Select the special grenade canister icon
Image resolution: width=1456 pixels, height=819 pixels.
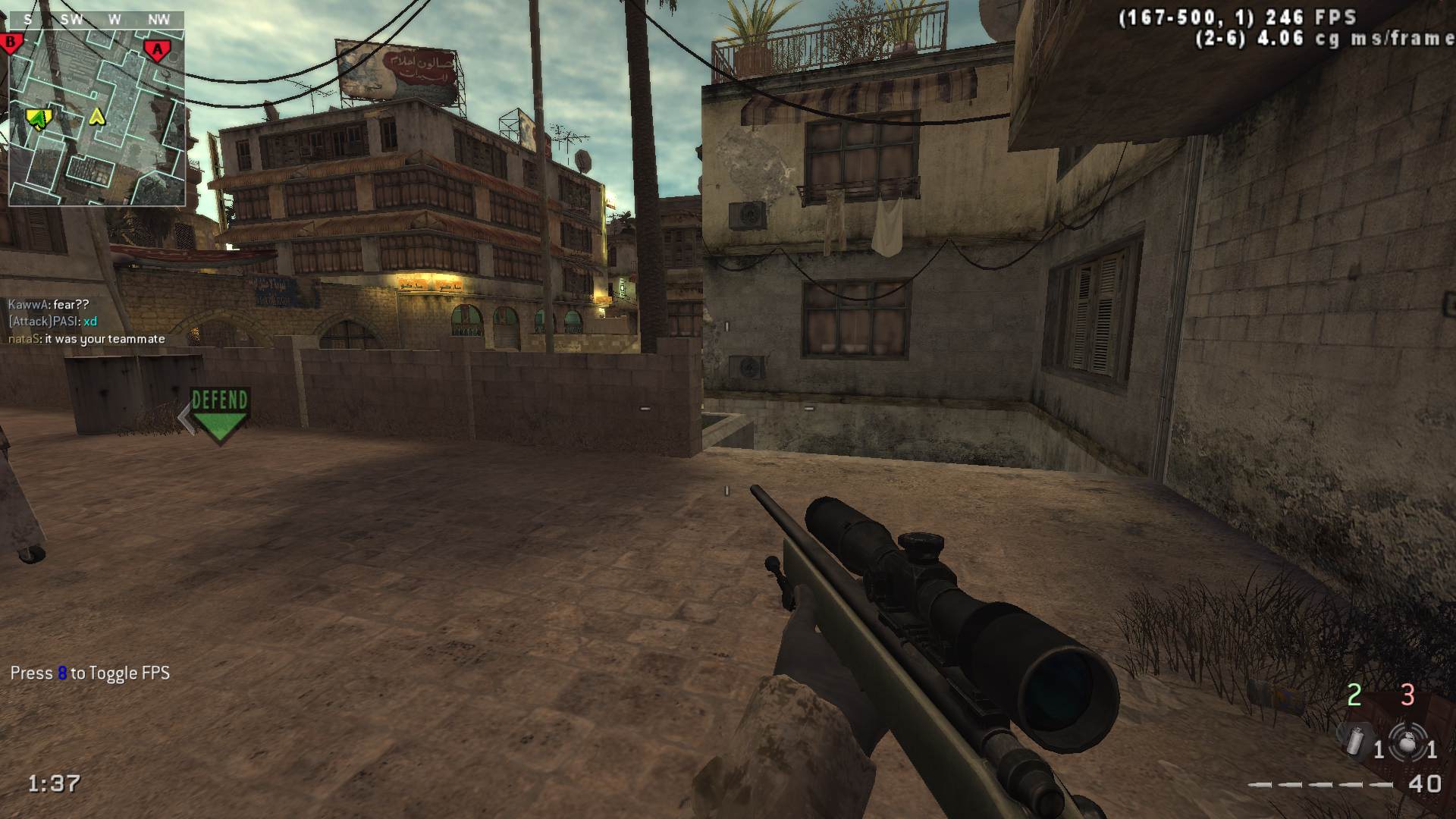(x=1354, y=739)
